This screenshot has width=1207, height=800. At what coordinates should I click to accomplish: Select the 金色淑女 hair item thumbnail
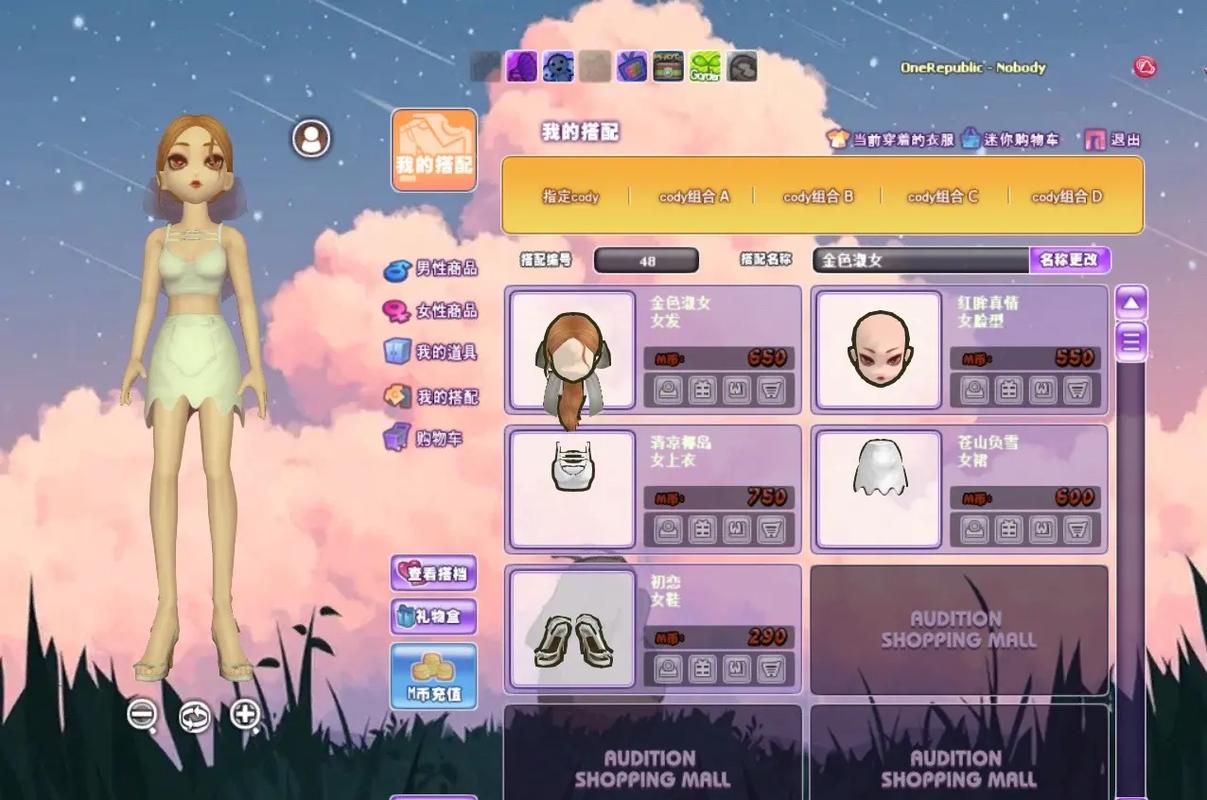(x=573, y=350)
